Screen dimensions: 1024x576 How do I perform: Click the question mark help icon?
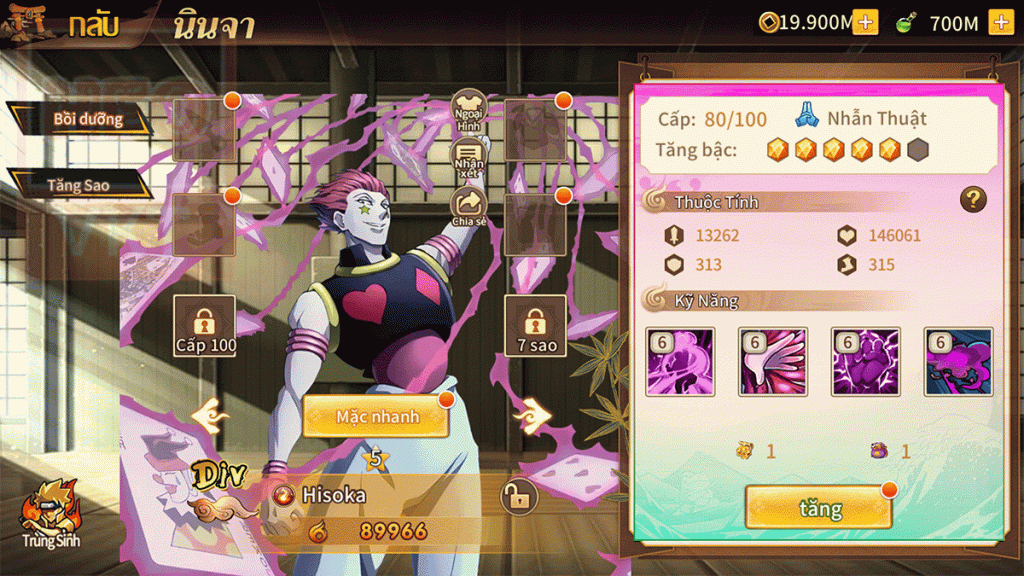973,199
